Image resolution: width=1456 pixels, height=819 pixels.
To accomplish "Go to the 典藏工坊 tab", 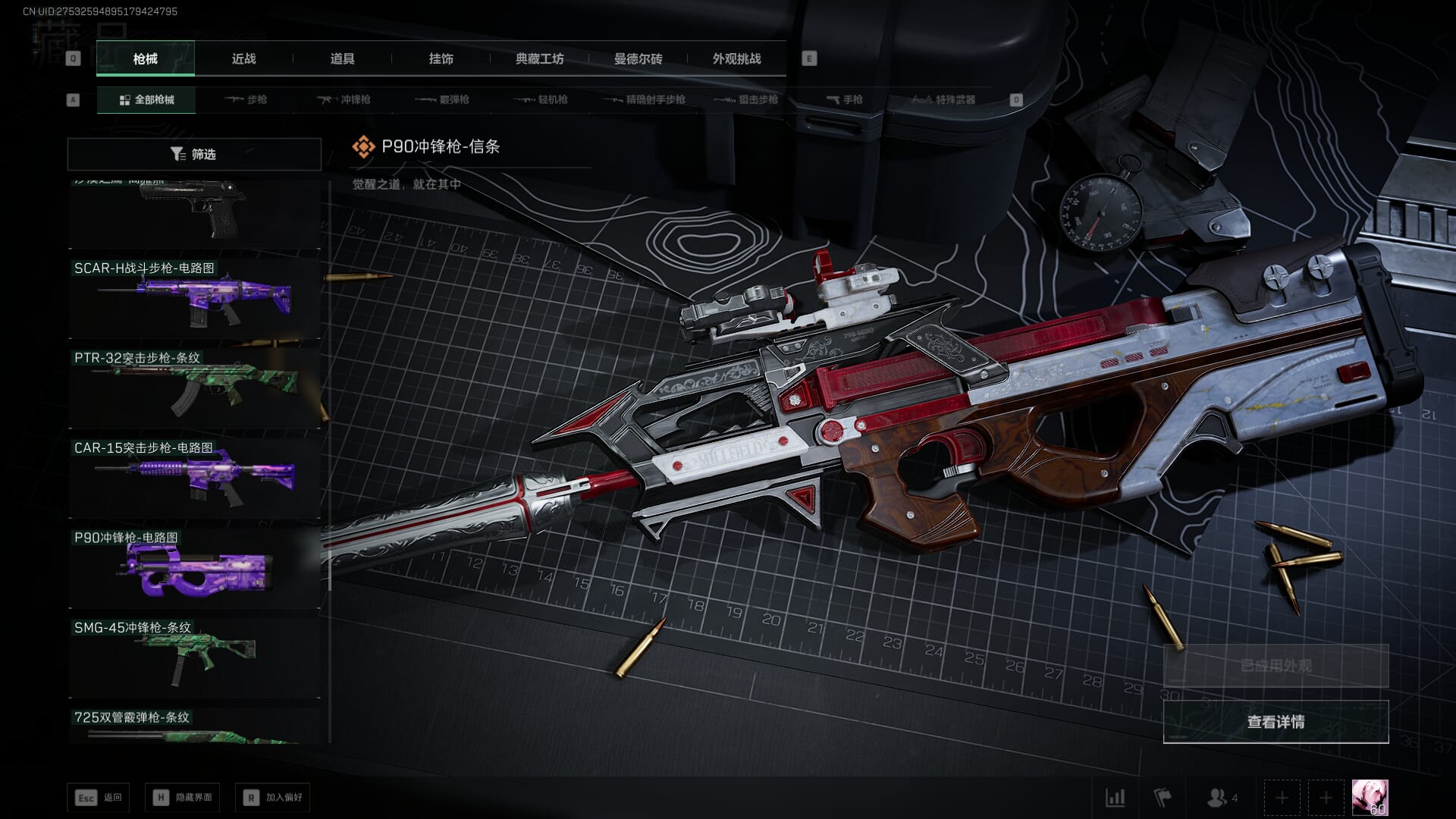I will [x=539, y=58].
